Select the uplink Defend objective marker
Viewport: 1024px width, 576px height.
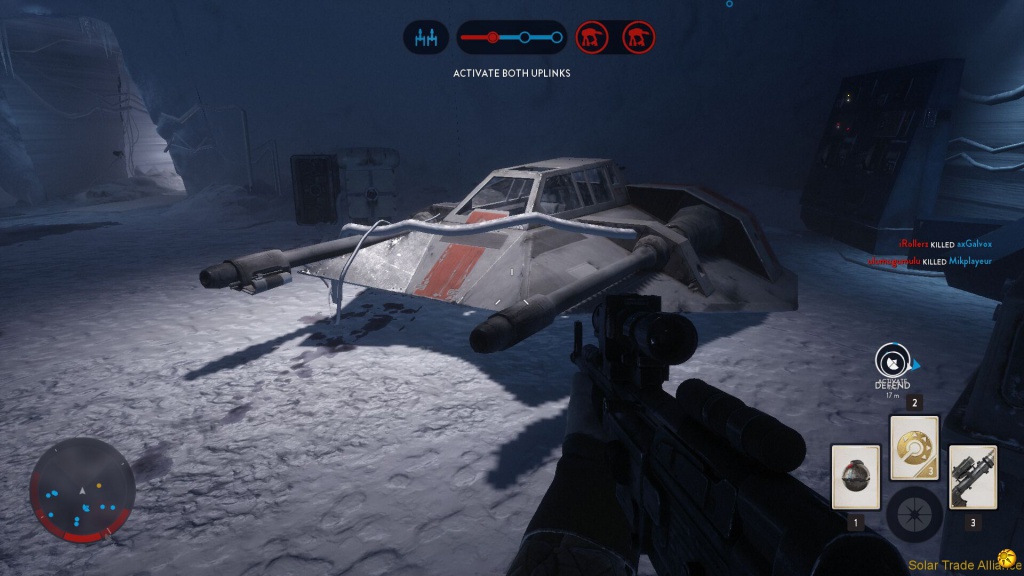(x=891, y=361)
